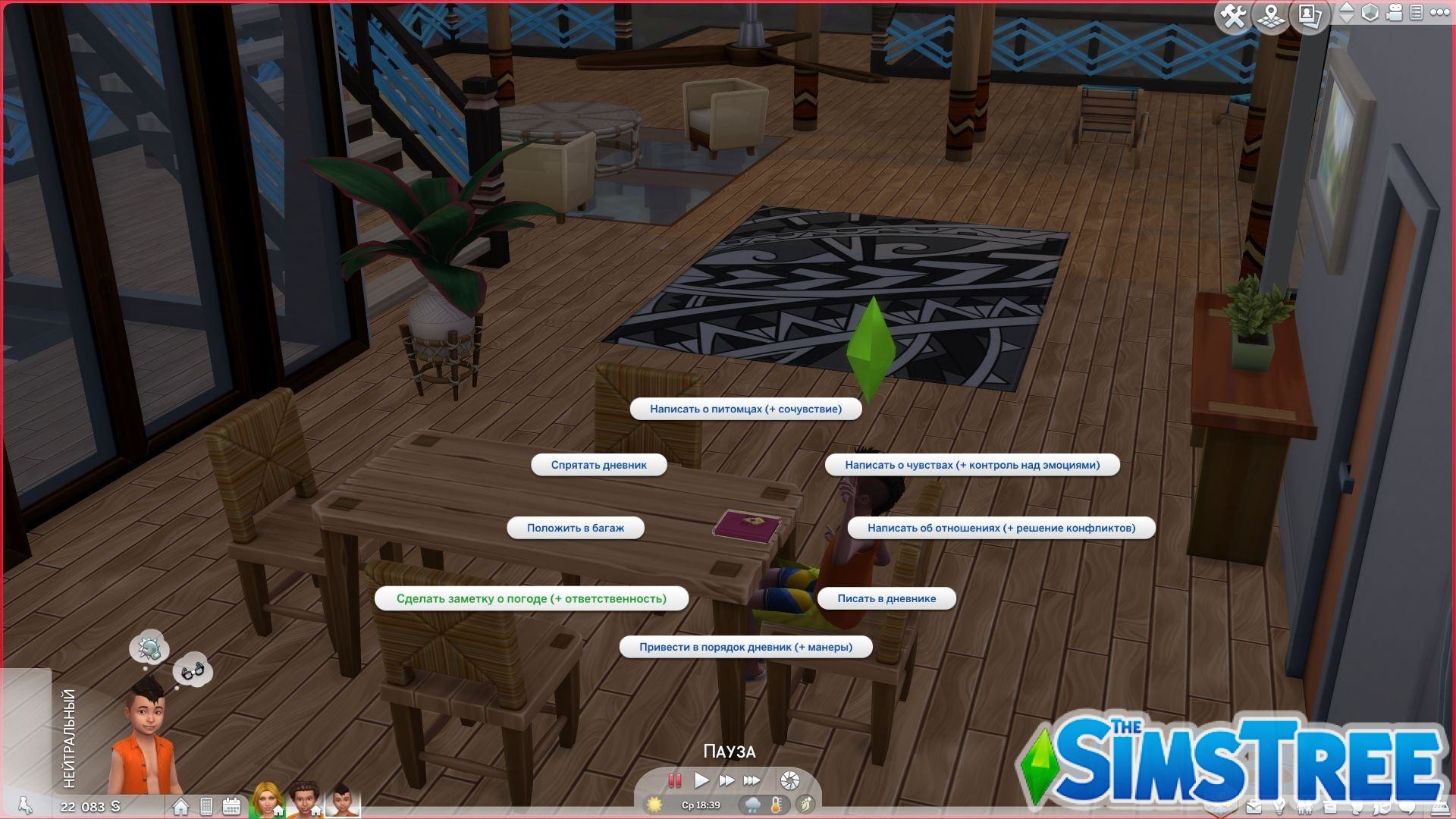The height and width of the screenshot is (819, 1456).
Task: Open the Gallery with the photos icon
Action: pos(1309,16)
